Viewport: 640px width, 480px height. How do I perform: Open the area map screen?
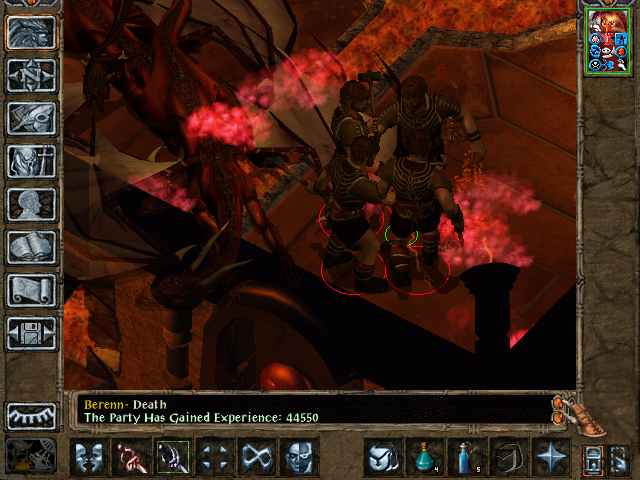click(31, 75)
